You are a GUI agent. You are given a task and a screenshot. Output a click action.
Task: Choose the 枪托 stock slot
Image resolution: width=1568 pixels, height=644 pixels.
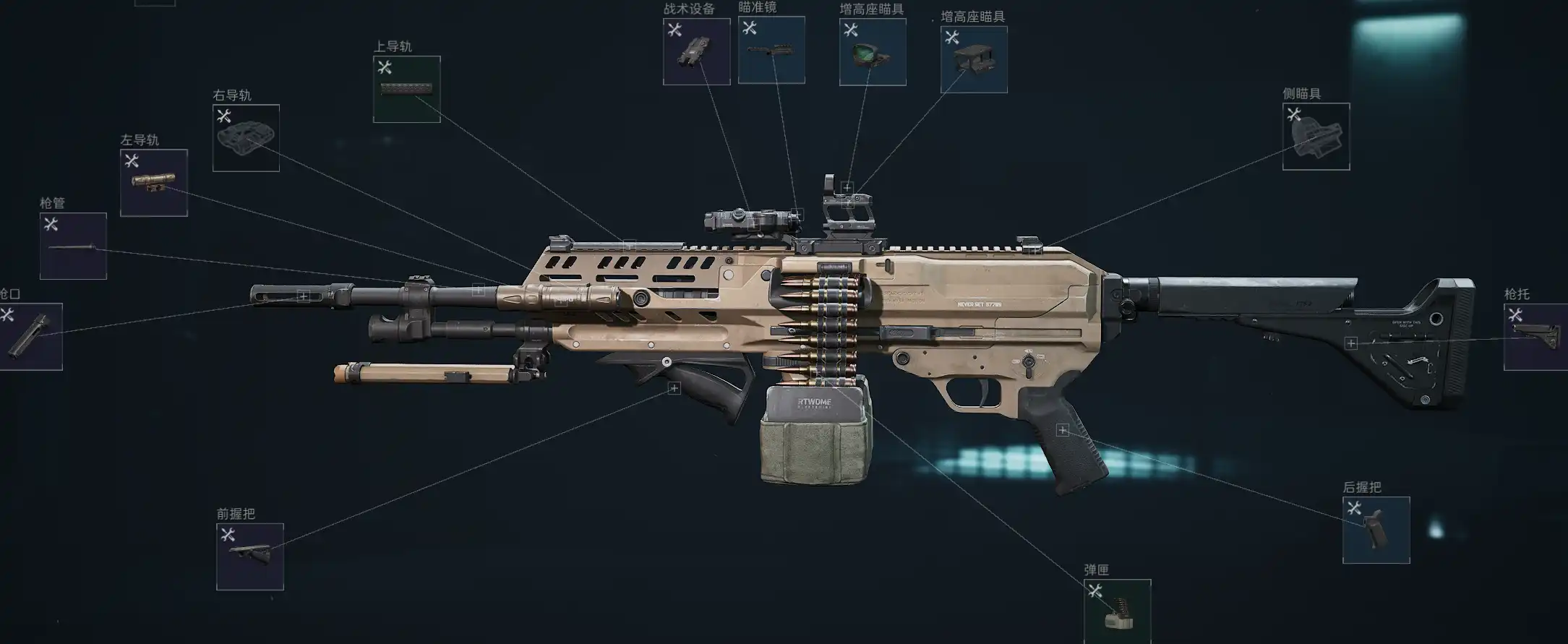coord(1535,337)
